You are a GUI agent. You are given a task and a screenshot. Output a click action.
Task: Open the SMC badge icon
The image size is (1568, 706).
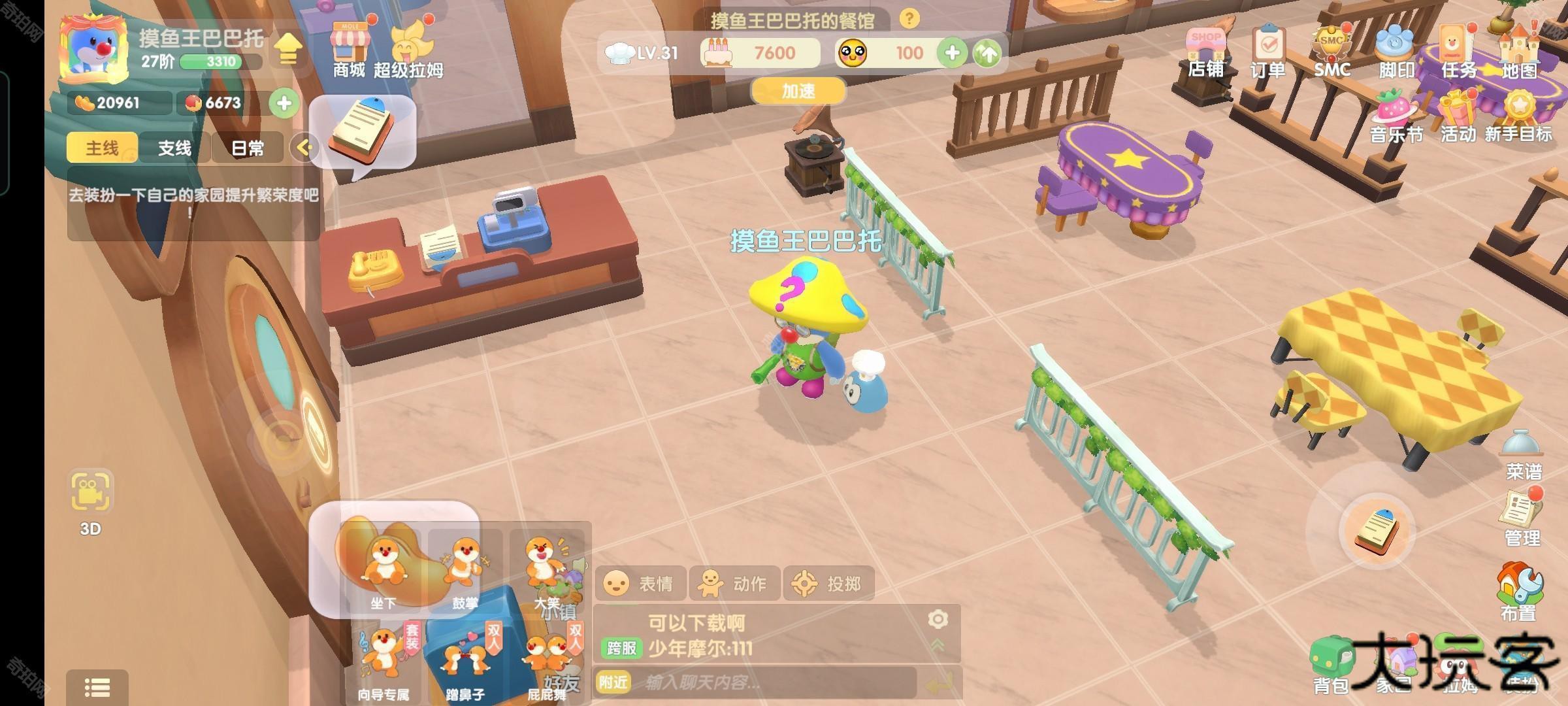coord(1331,51)
